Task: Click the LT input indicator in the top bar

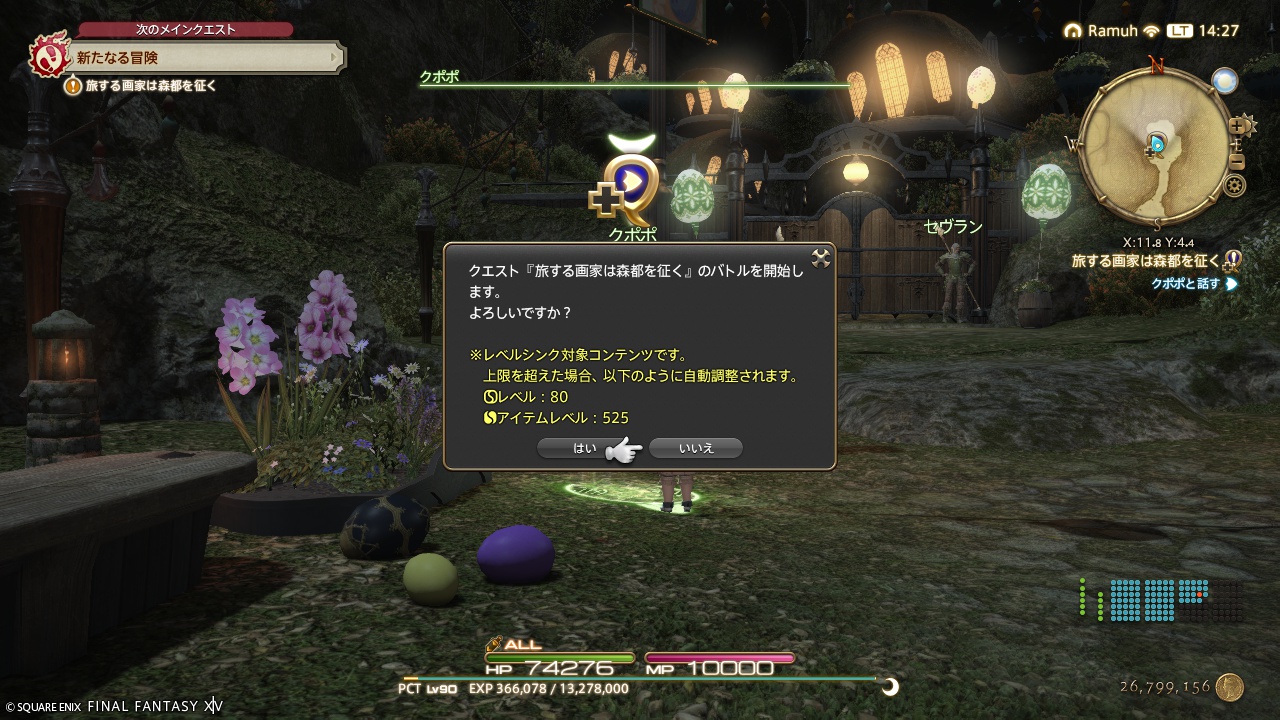Action: tap(1180, 31)
